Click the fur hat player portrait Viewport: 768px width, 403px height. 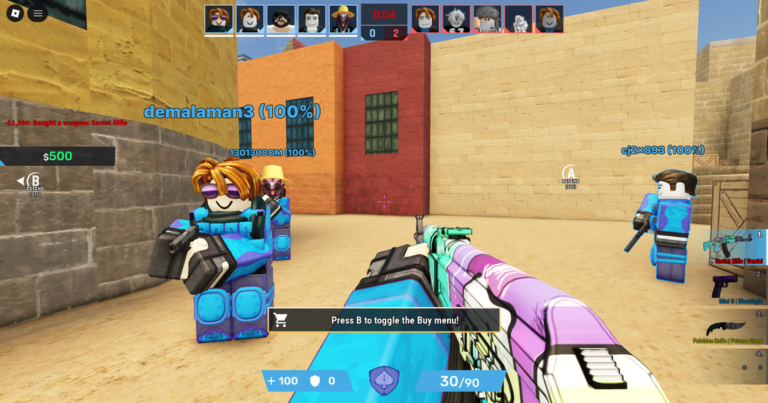click(x=487, y=19)
